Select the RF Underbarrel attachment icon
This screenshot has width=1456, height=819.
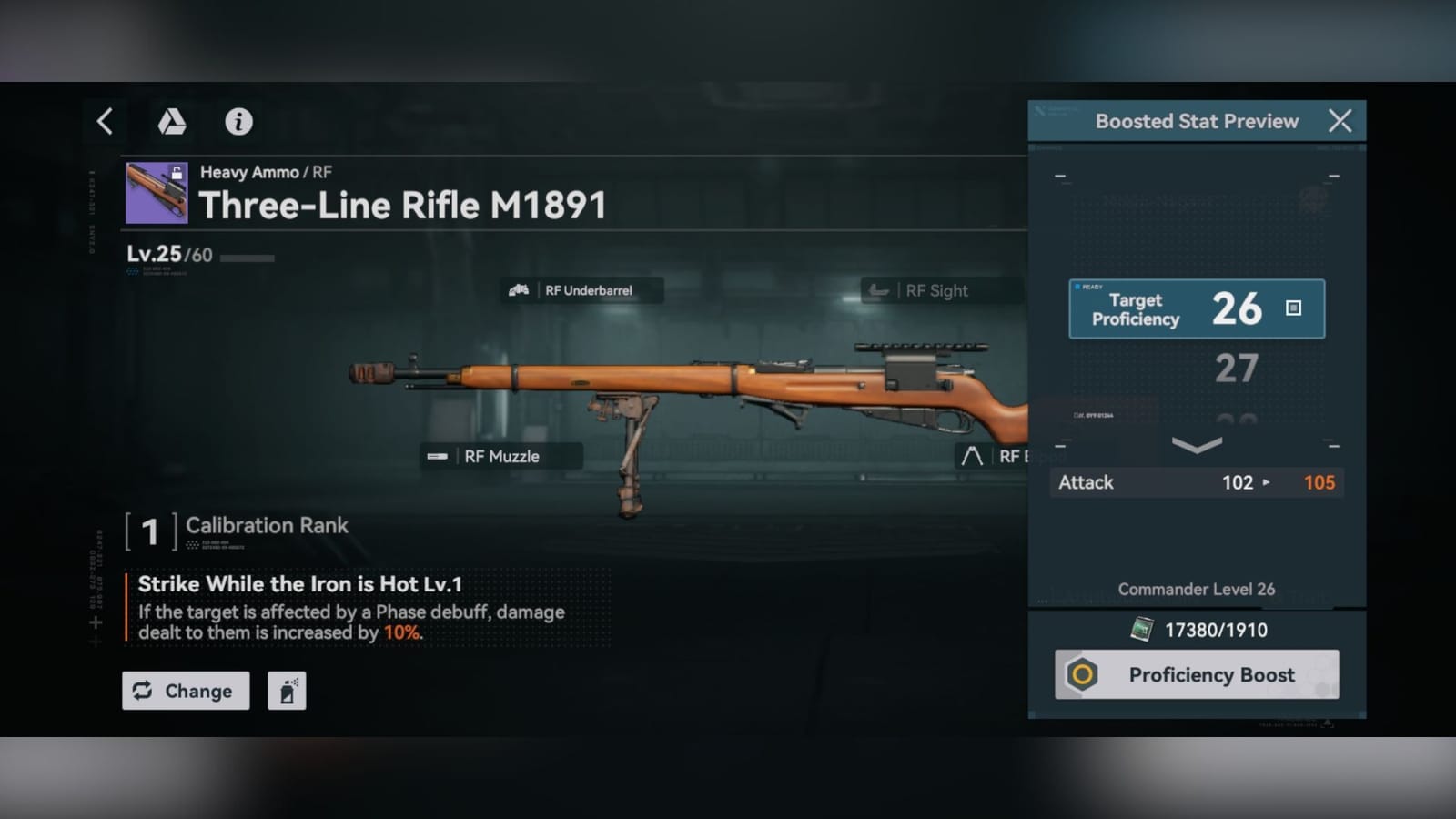519,290
